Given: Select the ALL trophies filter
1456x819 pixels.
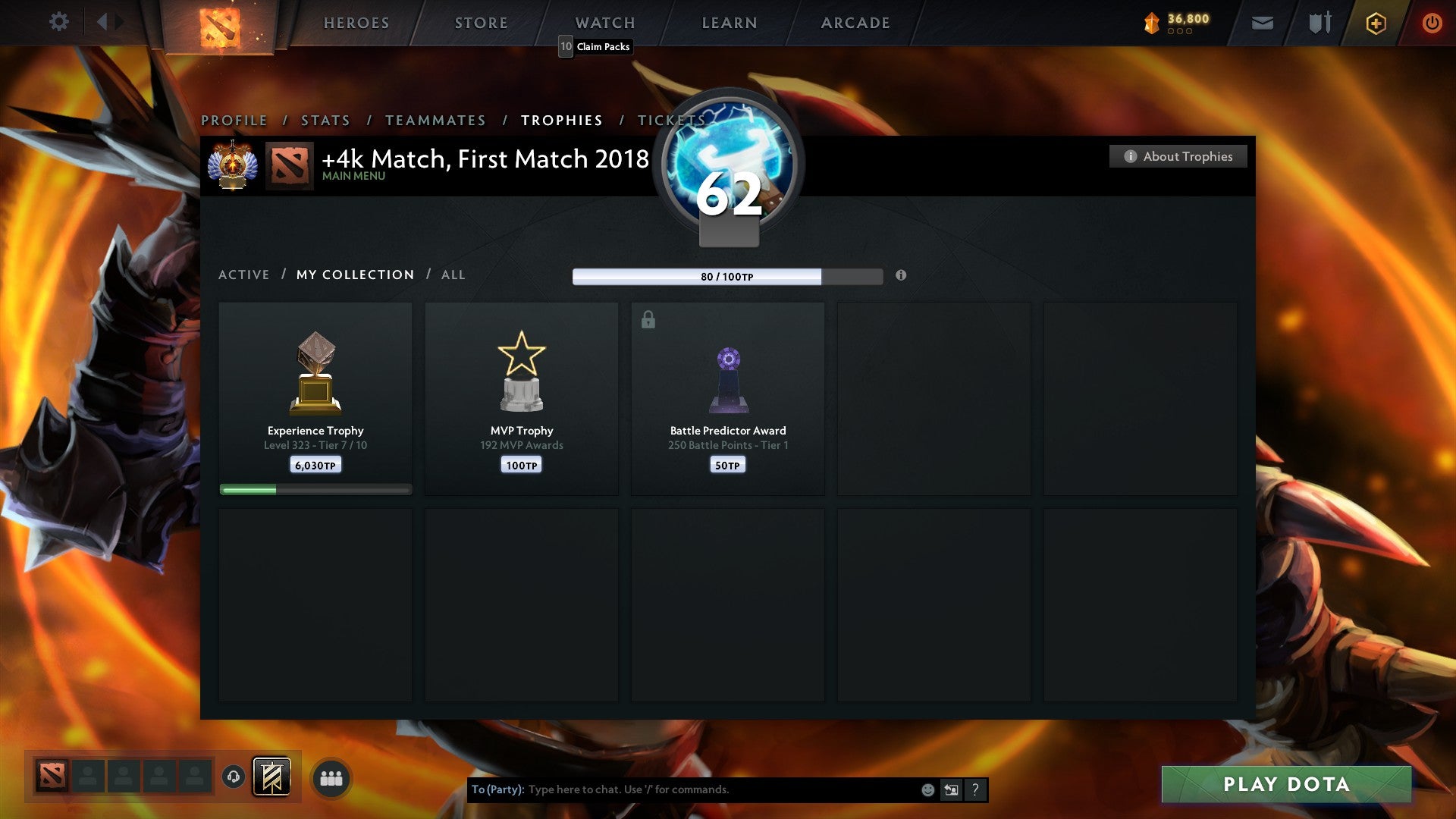Looking at the screenshot, I should [x=452, y=275].
